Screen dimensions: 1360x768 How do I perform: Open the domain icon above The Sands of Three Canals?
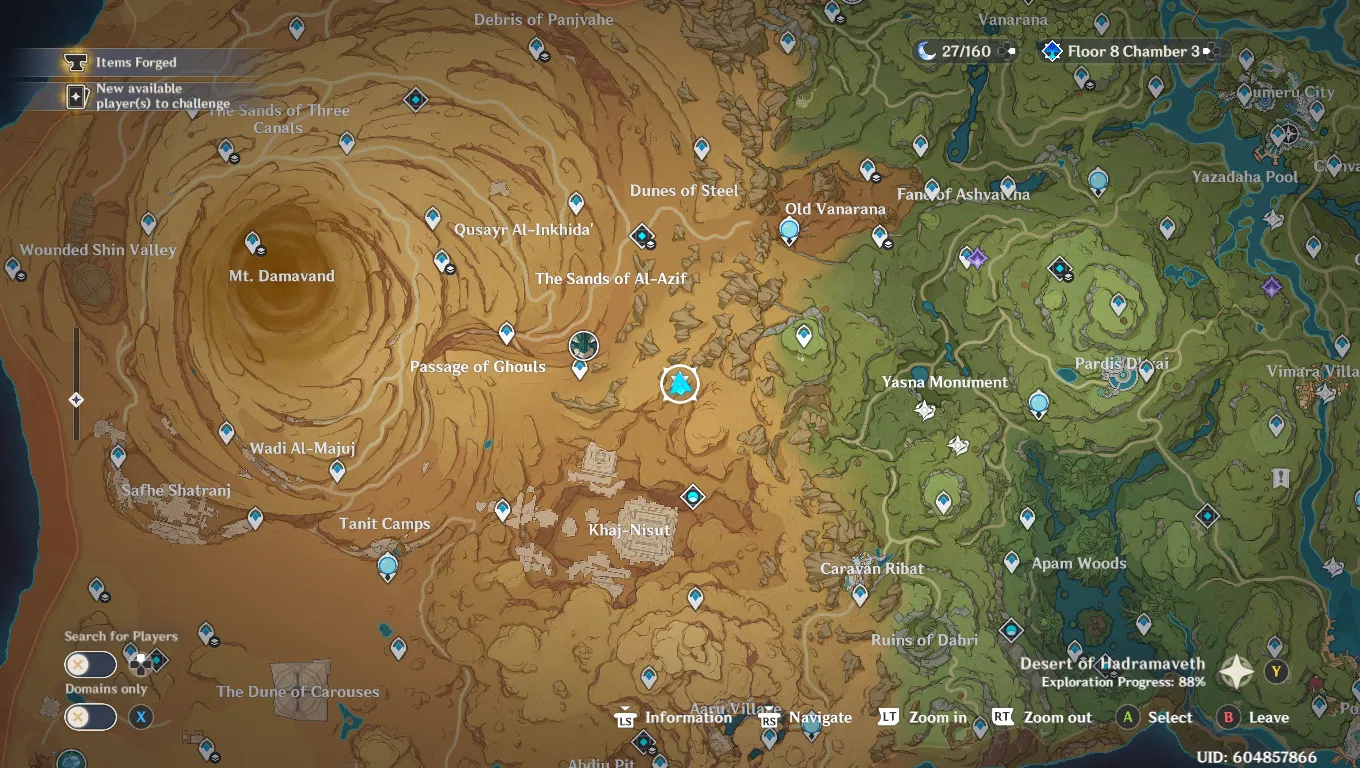coord(416,100)
